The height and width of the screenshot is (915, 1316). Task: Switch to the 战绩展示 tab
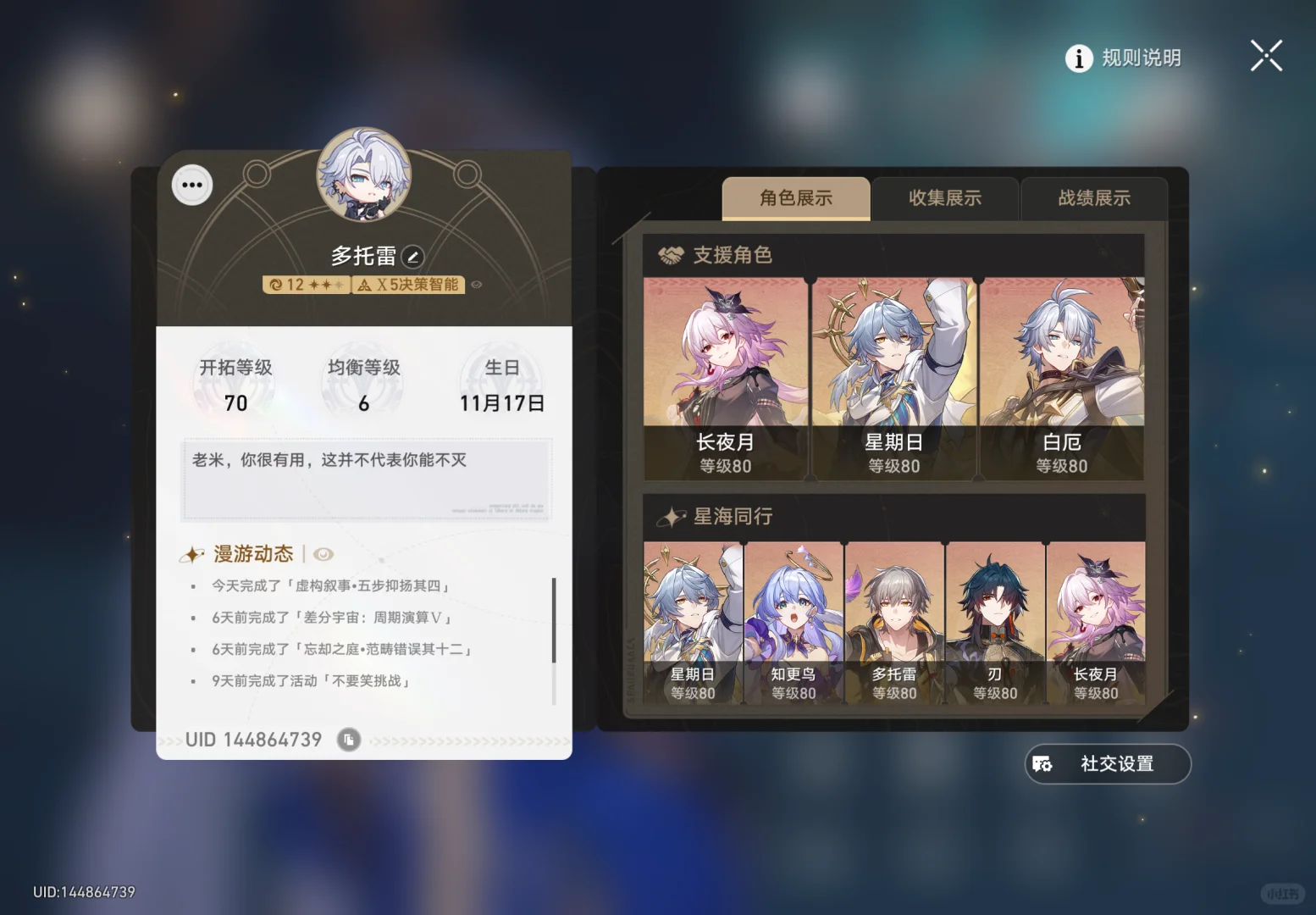(x=1093, y=199)
